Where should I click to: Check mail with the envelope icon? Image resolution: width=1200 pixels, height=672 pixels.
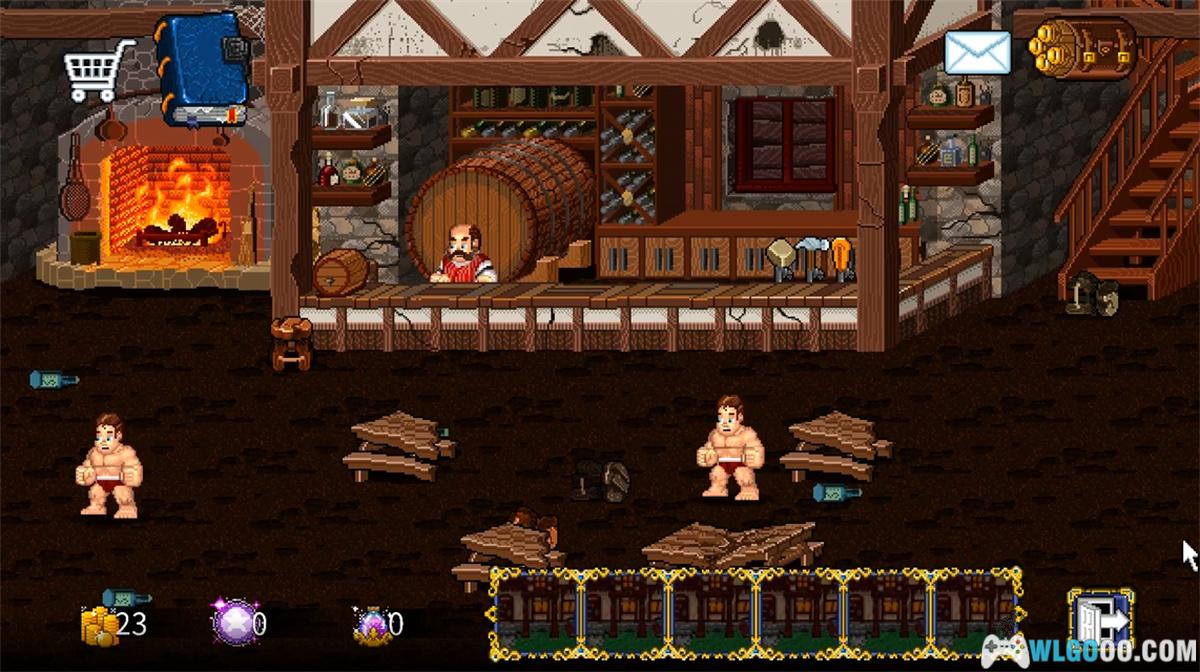pyautogui.click(x=977, y=53)
